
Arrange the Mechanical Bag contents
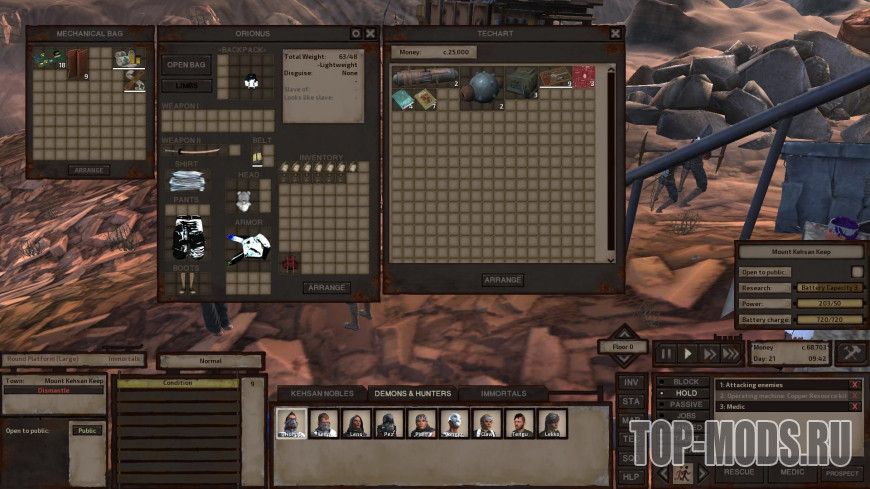click(89, 170)
